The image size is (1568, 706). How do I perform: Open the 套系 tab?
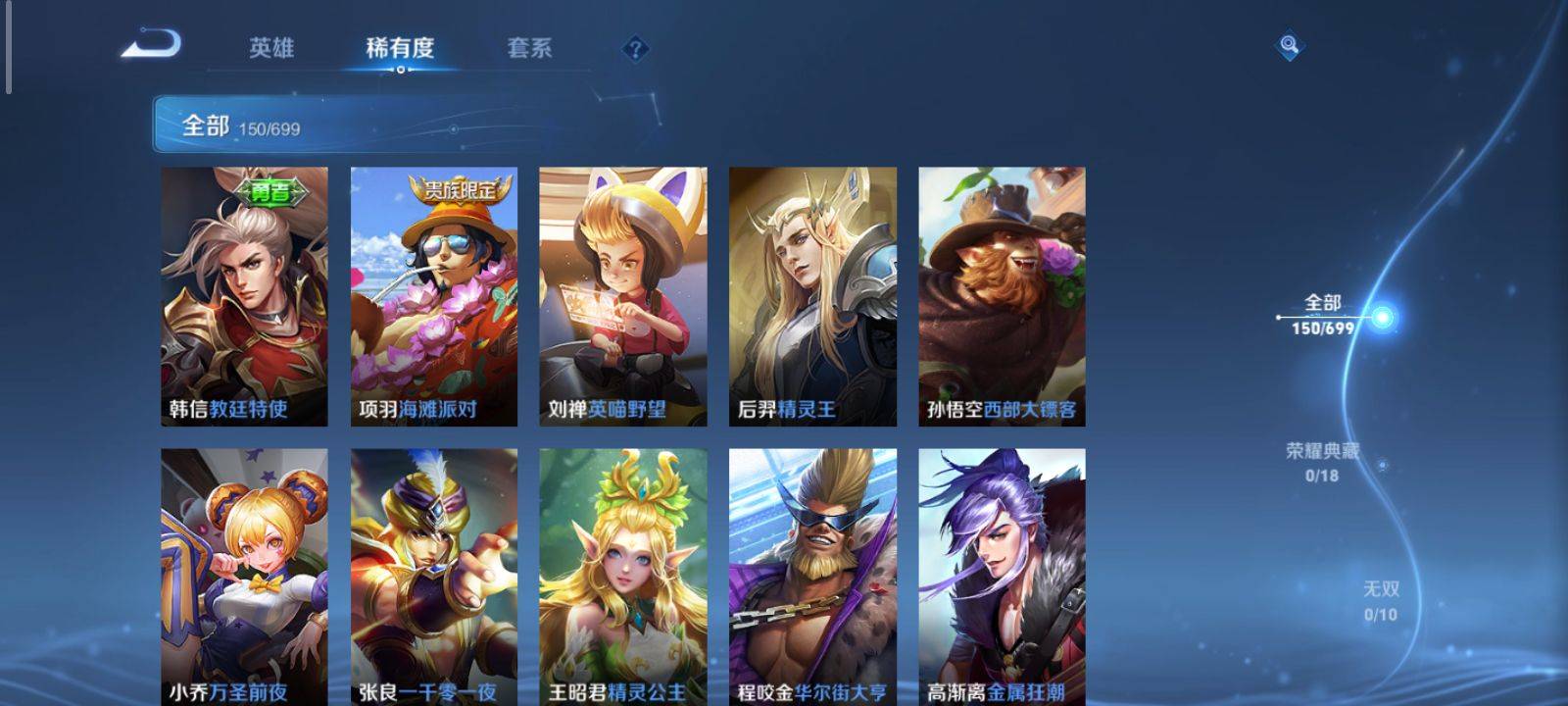[x=529, y=48]
